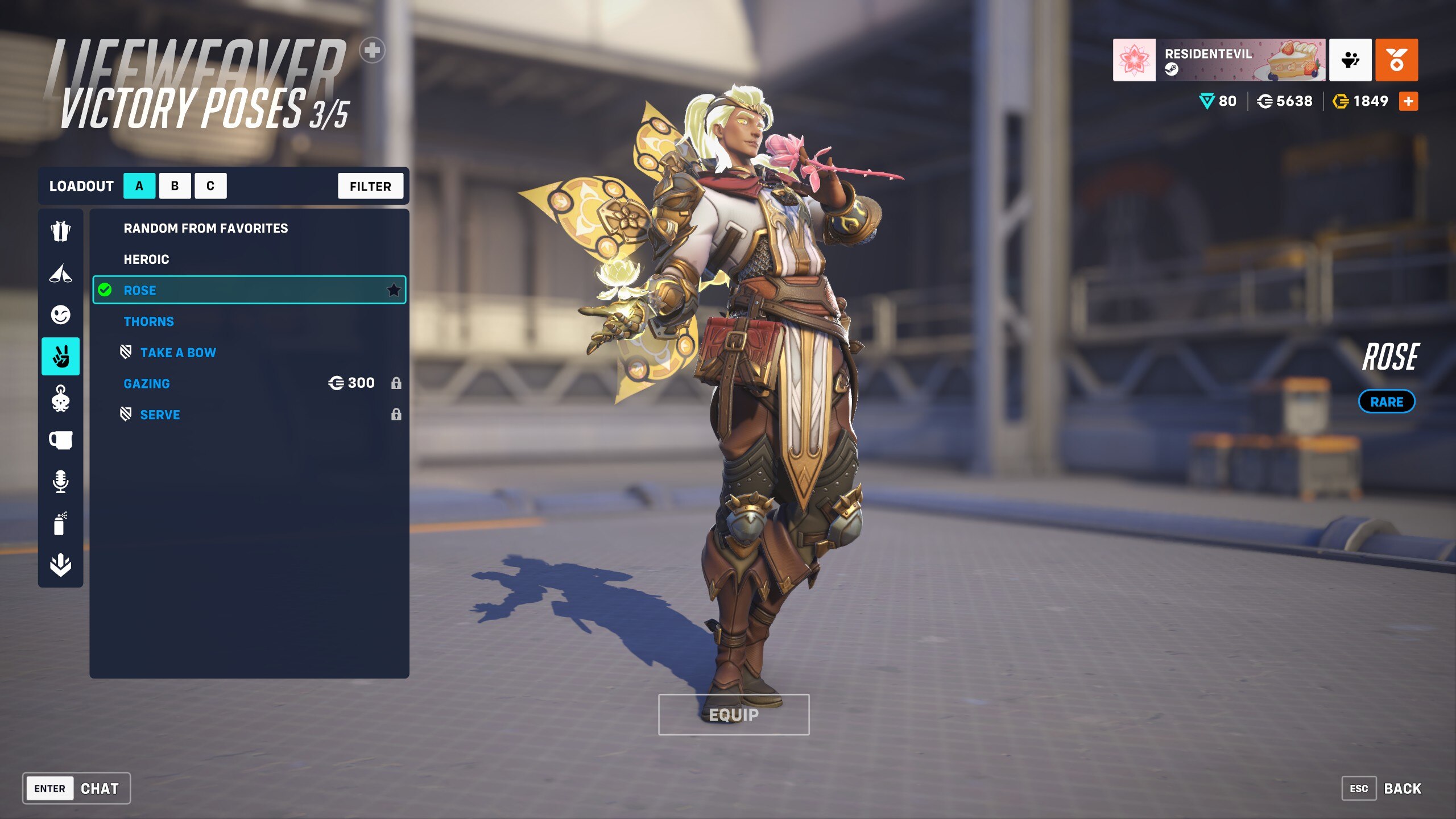This screenshot has height=819, width=1456.
Task: Select the Thorns victory pose
Action: point(149,321)
